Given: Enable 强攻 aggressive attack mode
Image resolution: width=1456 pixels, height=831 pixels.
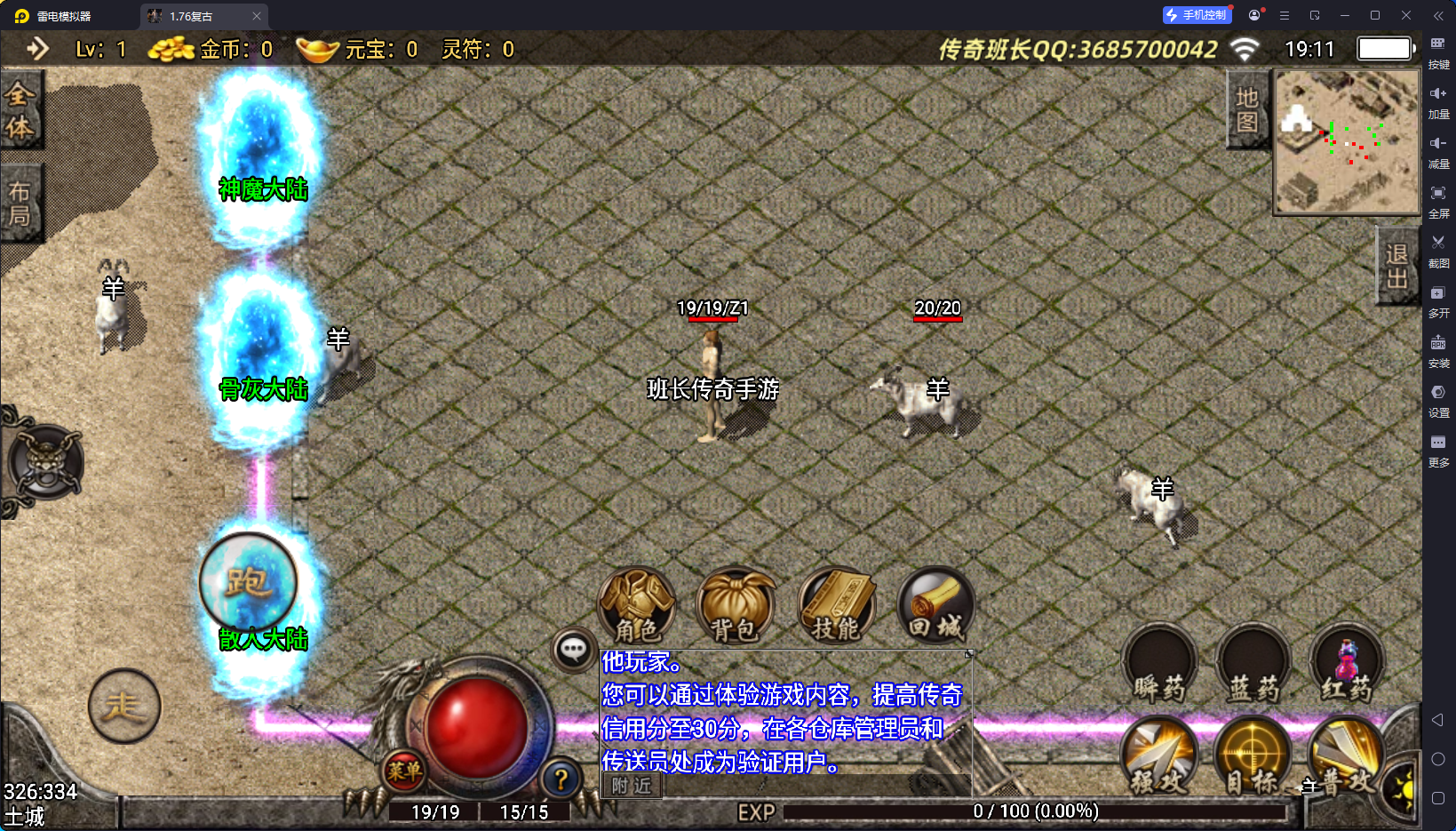Looking at the screenshot, I should [x=1158, y=757].
